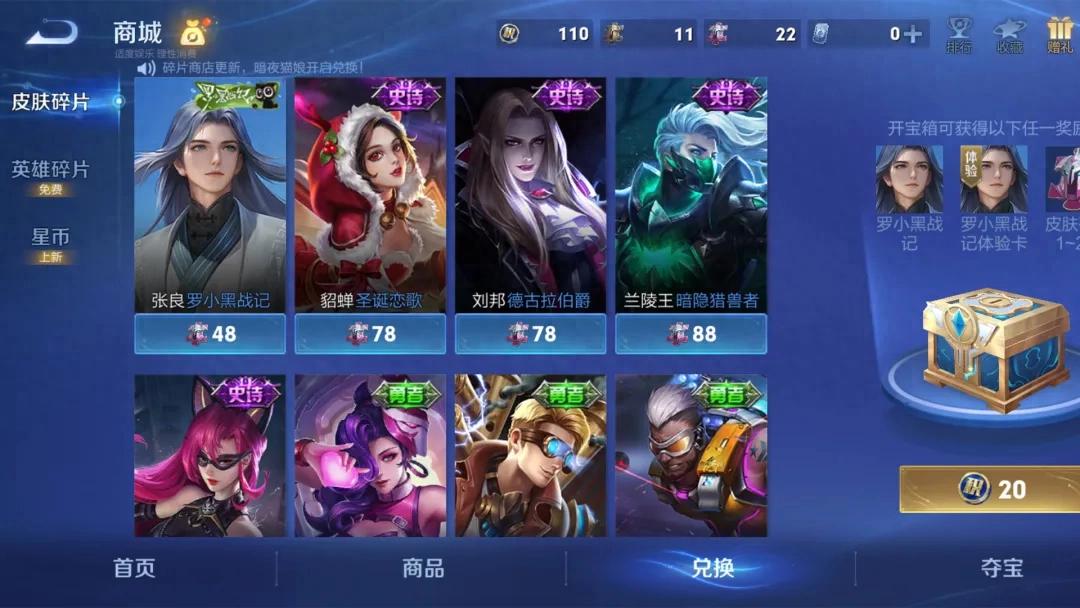Switch to the 商品 tab
Viewport: 1080px width, 608px height.
click(423, 569)
